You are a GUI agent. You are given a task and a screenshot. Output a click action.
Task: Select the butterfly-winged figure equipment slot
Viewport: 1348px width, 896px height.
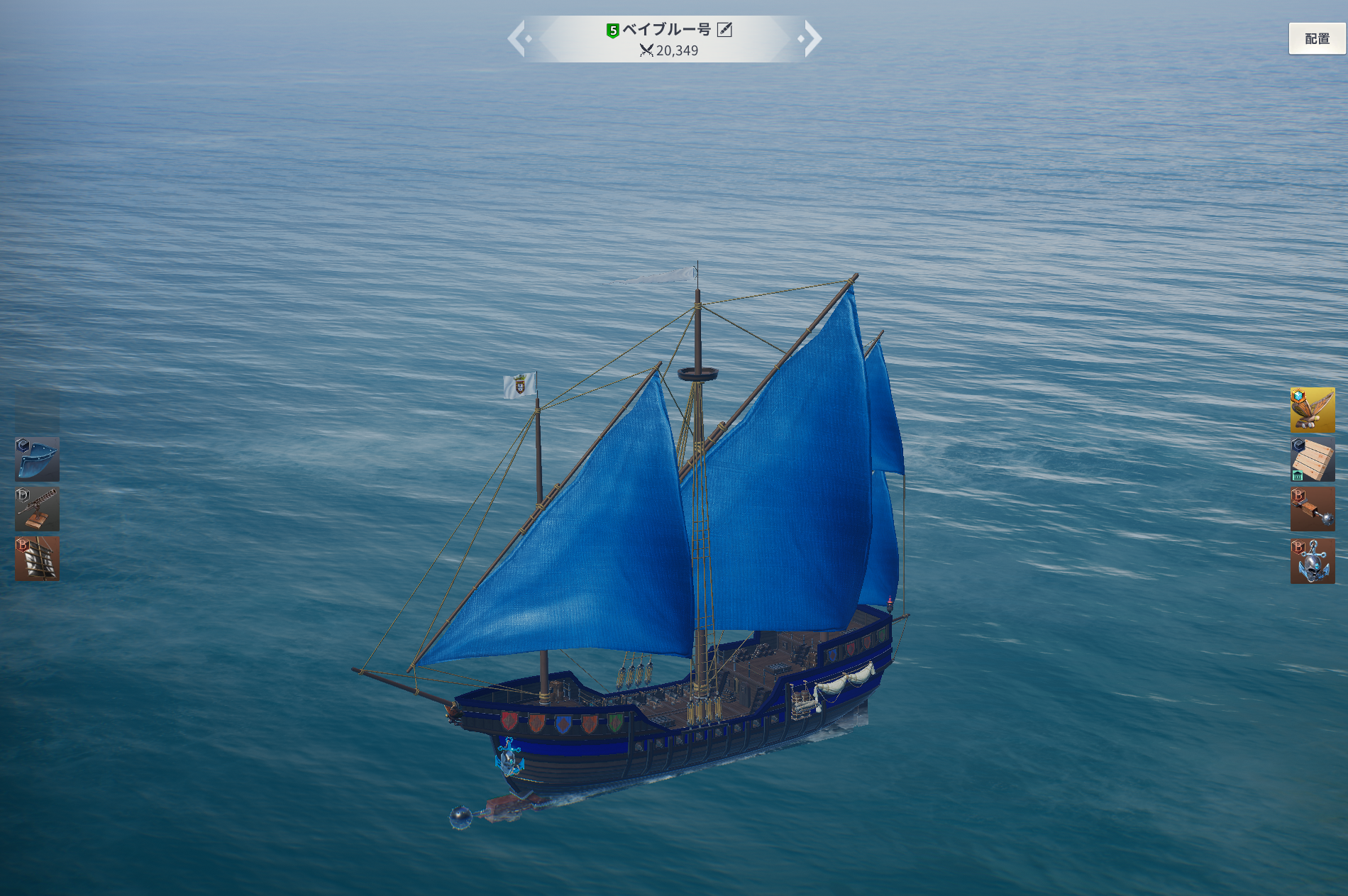[x=1313, y=409]
